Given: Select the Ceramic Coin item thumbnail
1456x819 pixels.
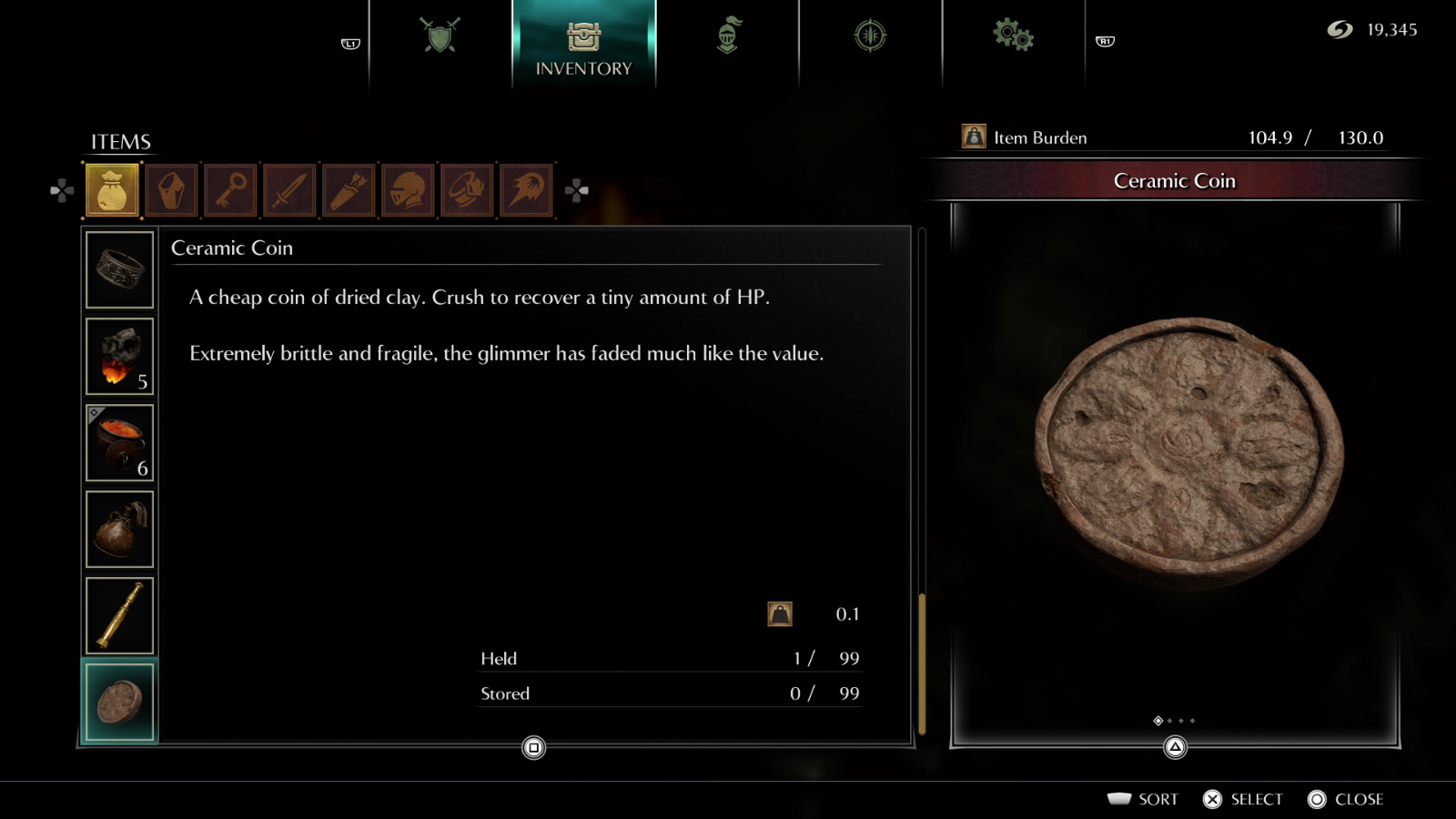Looking at the screenshot, I should coord(119,700).
